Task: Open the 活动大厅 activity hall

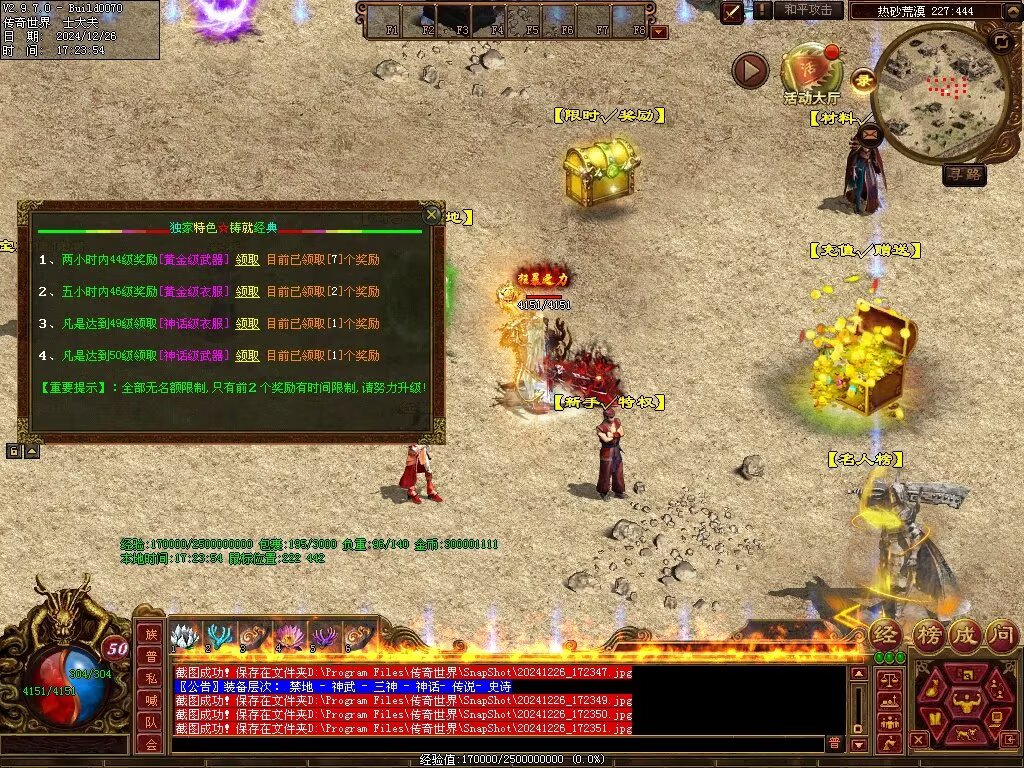Action: pyautogui.click(x=811, y=72)
